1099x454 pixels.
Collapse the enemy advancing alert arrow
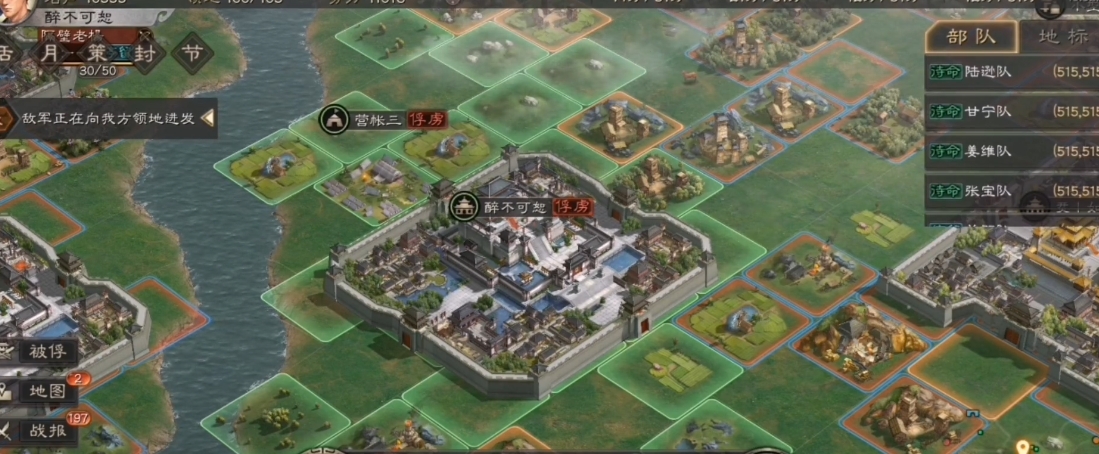click(209, 119)
